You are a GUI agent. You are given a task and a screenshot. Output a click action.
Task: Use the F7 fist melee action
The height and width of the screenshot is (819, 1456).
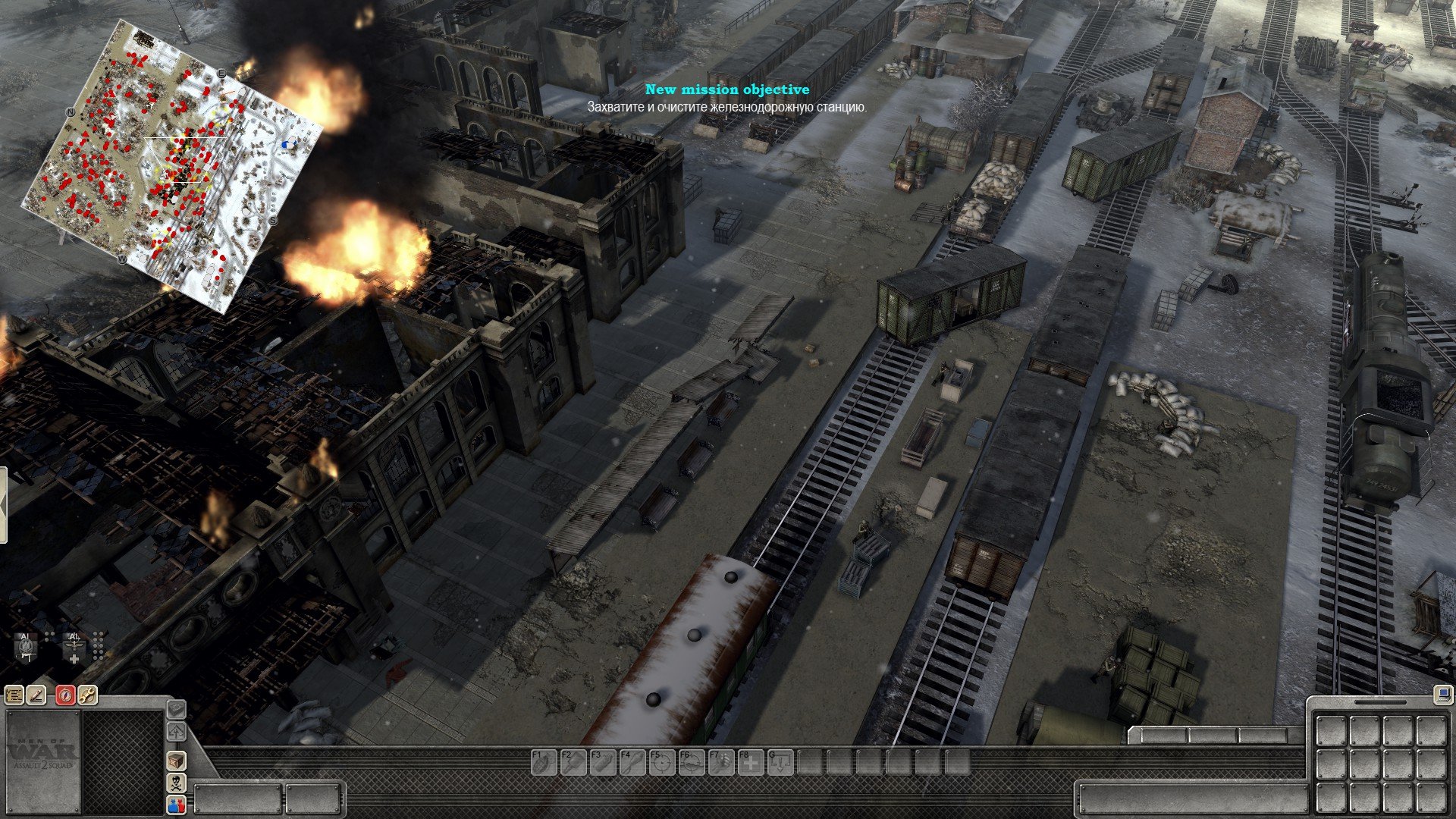click(721, 761)
